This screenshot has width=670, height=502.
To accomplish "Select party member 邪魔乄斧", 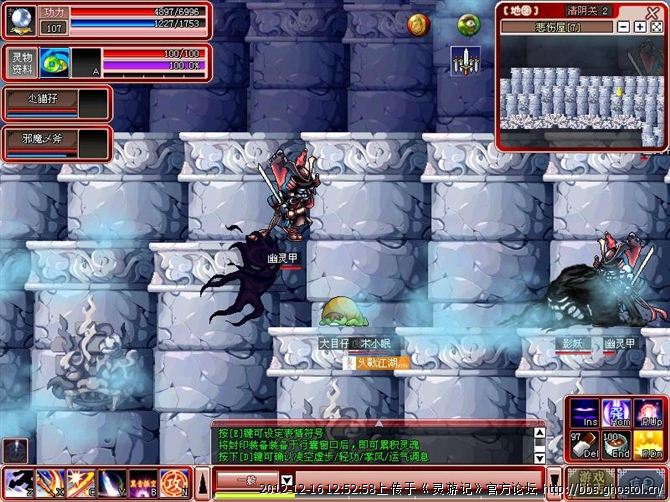I will pyautogui.click(x=42, y=136).
